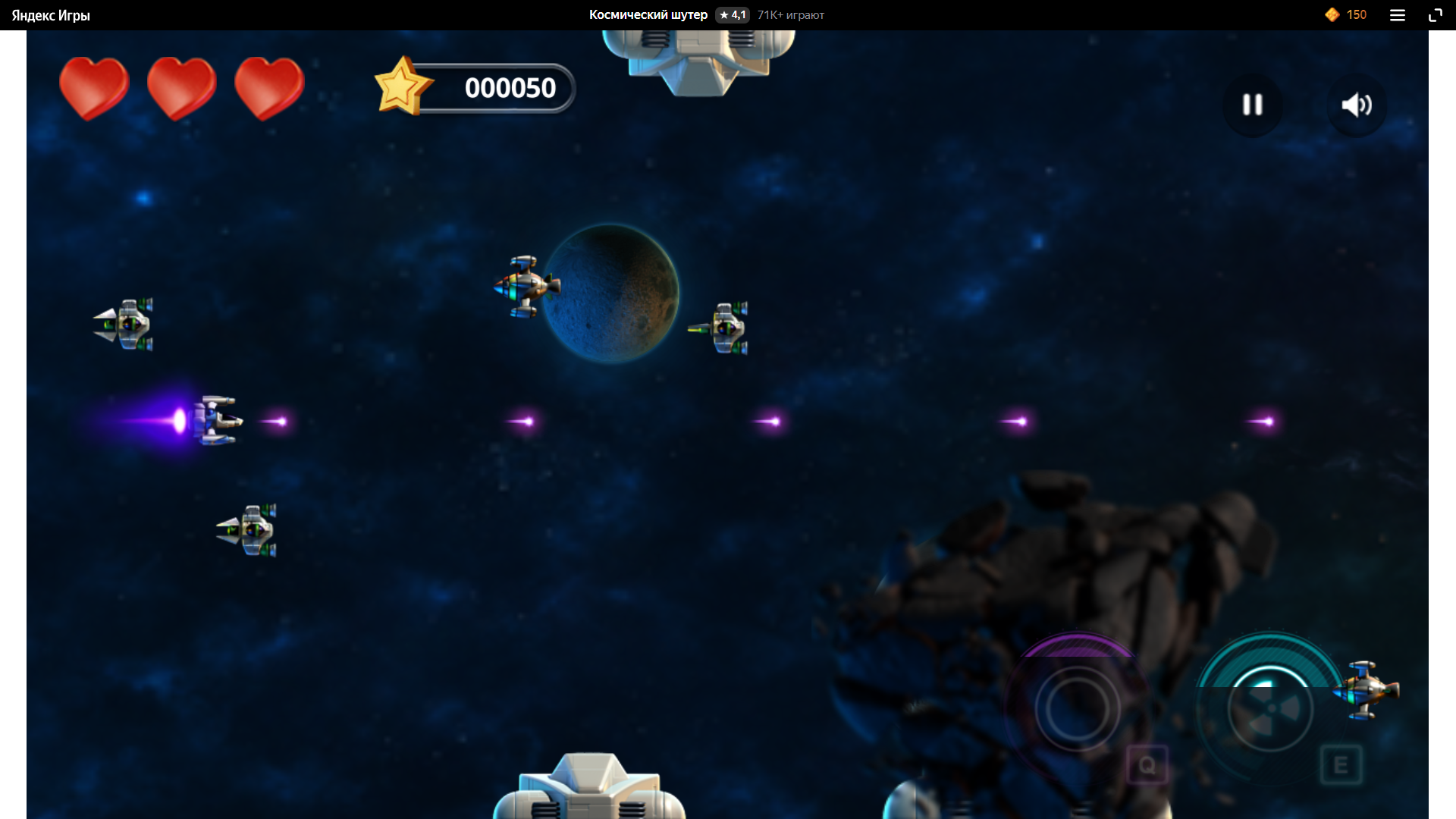Click the third red heart icon
The image size is (1456, 819).
269,87
